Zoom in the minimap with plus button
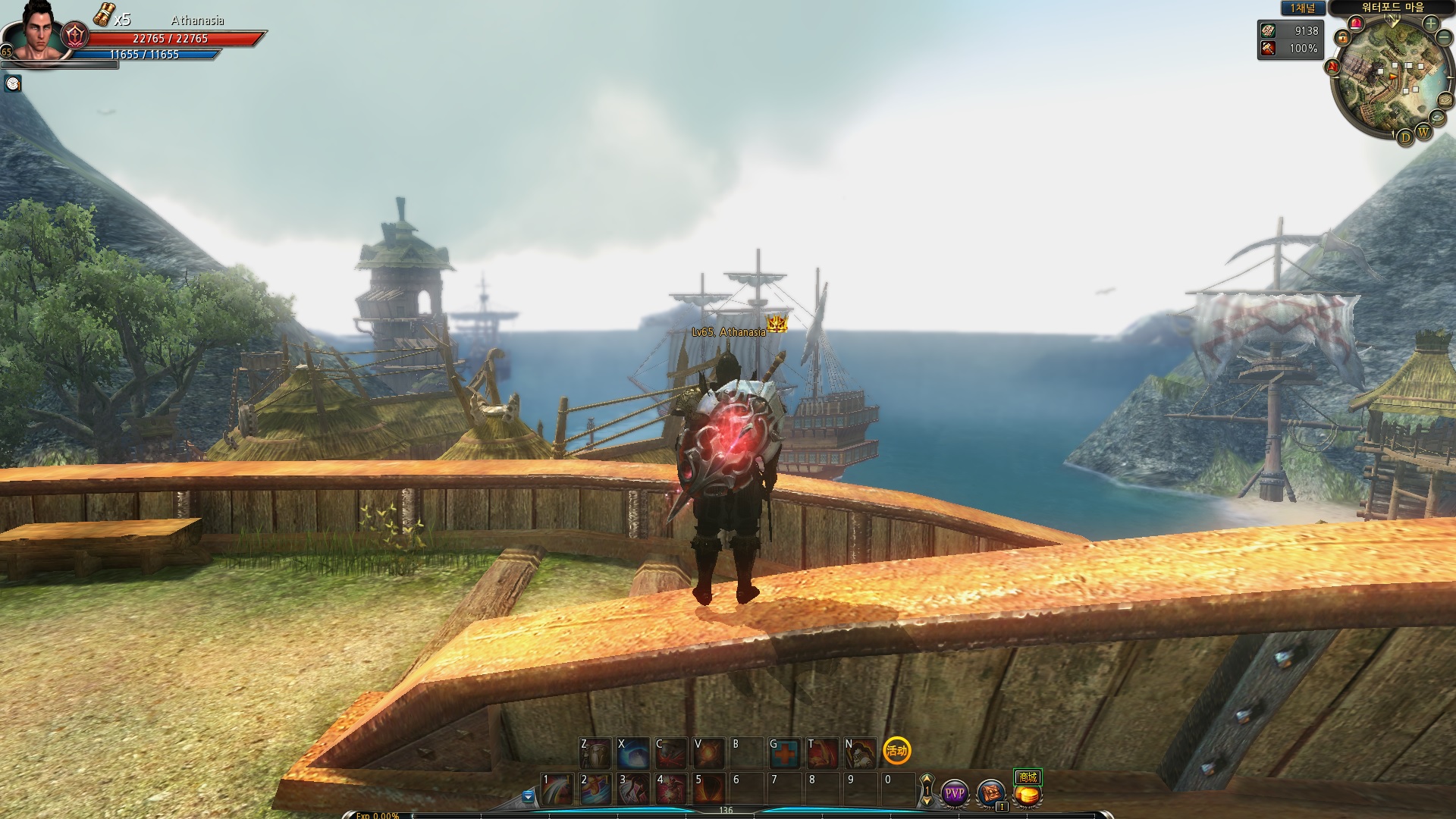Screen dimensions: 1456x819 click(x=1430, y=24)
